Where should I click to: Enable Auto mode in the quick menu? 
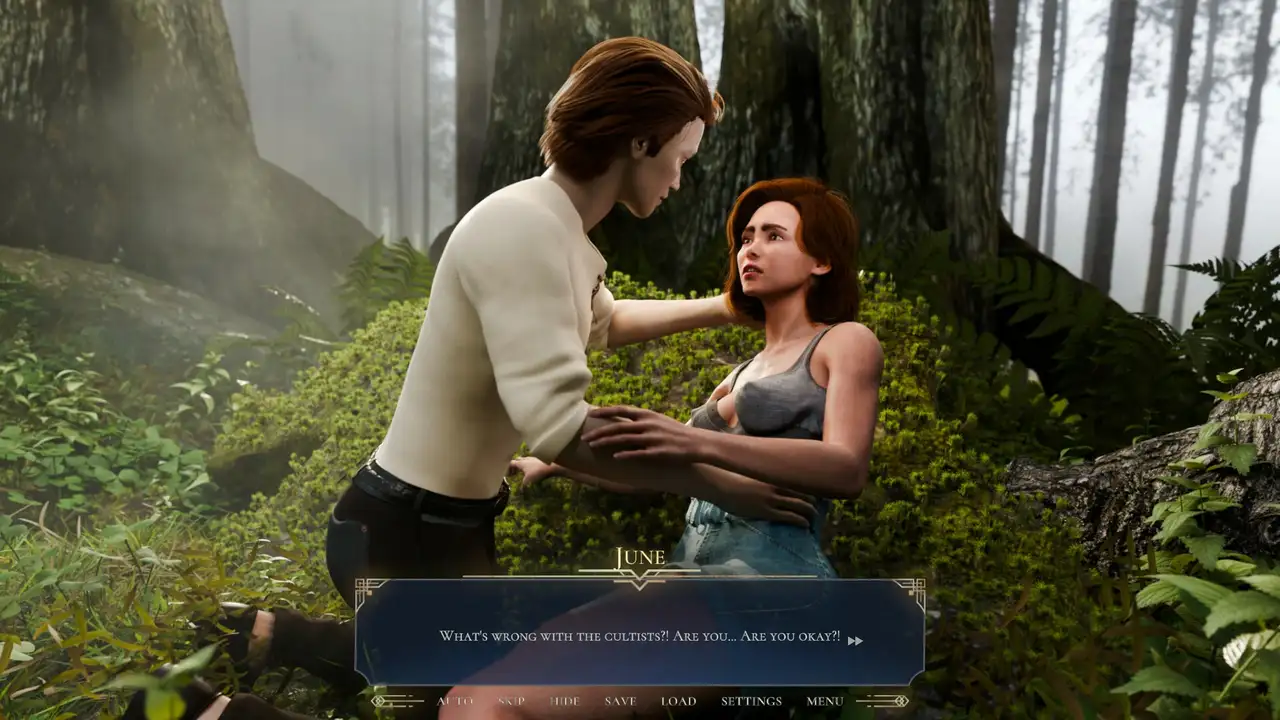(x=455, y=701)
